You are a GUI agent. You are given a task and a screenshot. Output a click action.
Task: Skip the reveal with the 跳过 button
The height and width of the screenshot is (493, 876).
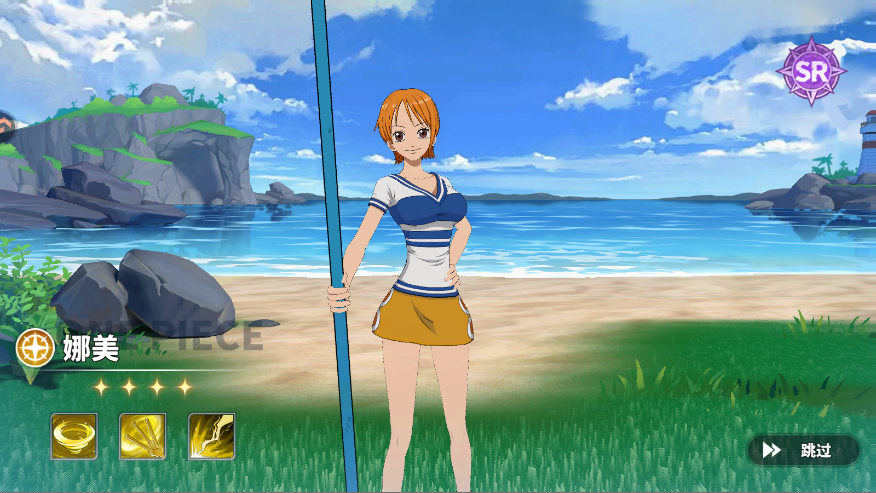pos(803,450)
